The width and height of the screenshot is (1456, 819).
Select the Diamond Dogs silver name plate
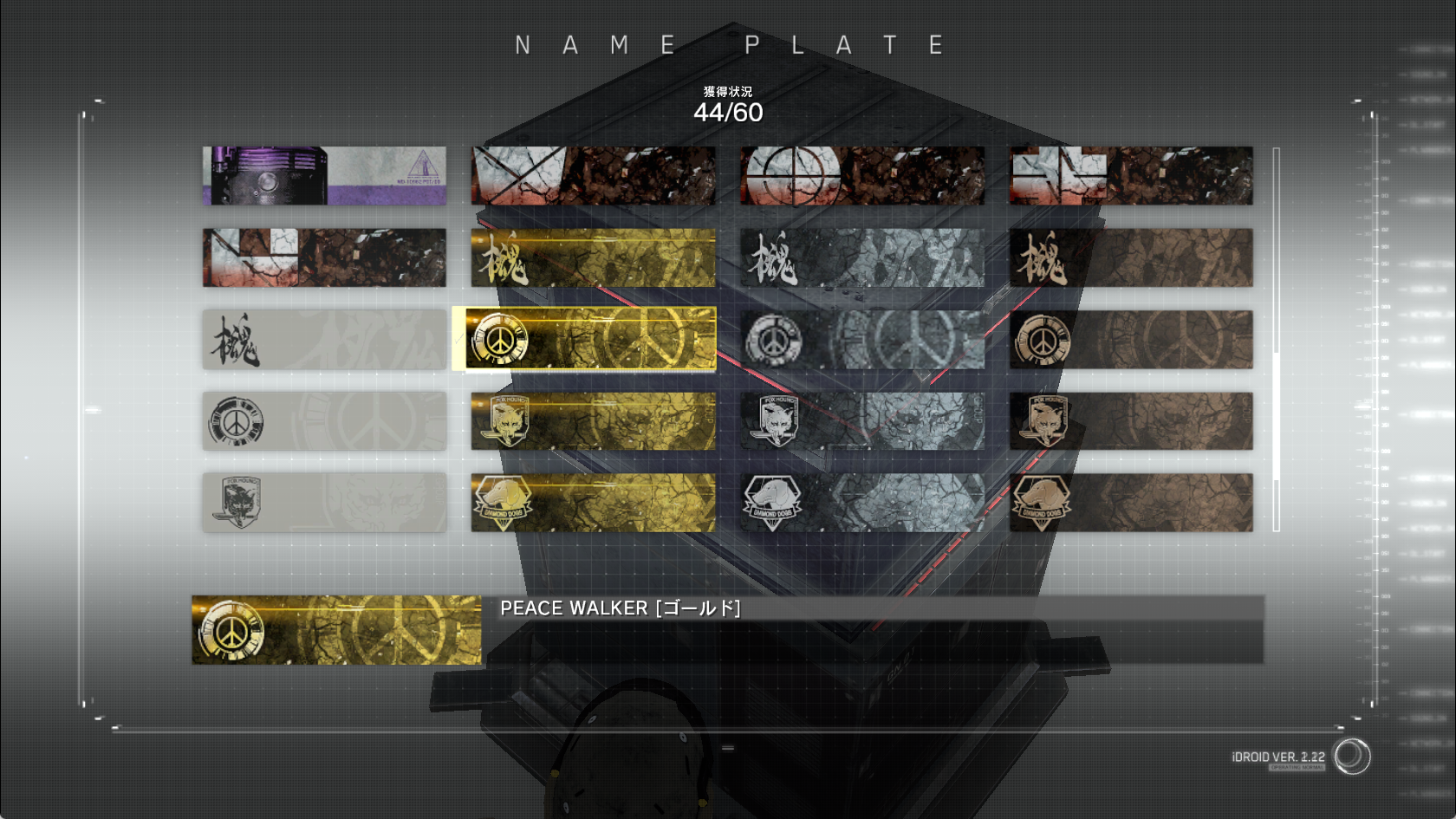861,503
